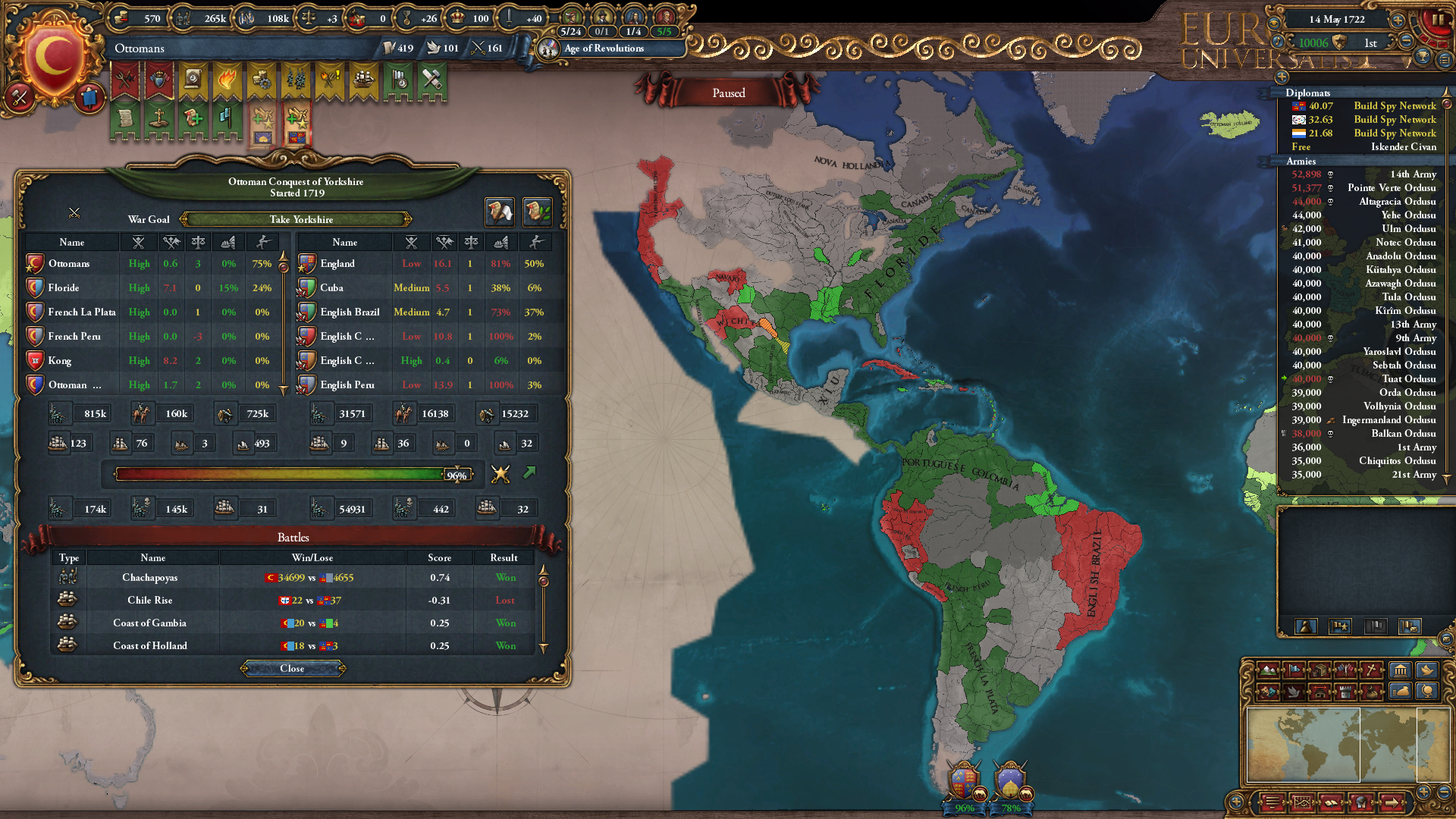Enable the fortifications mapmode

point(1345,692)
